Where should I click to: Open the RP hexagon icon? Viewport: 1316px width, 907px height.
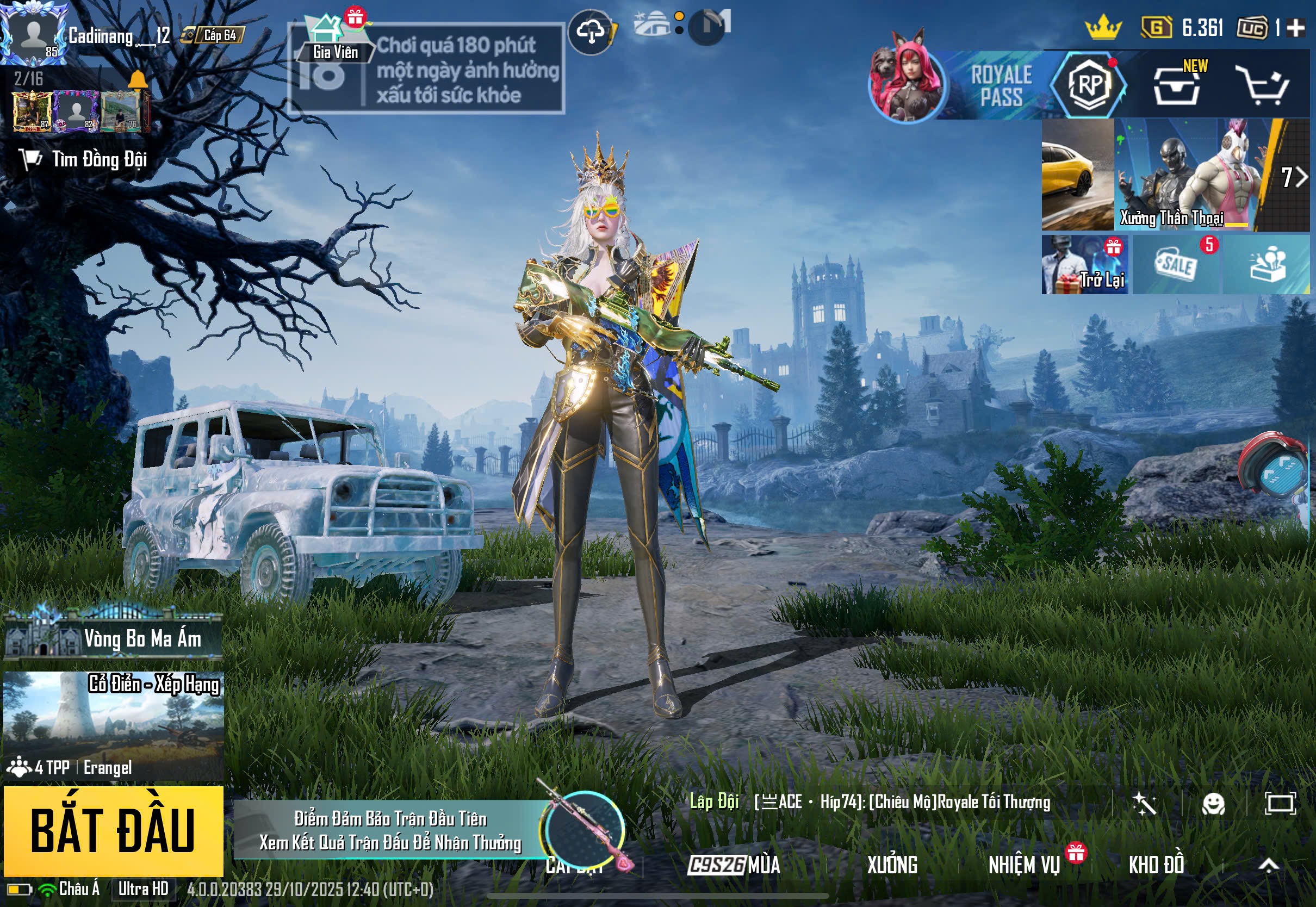(x=1089, y=85)
